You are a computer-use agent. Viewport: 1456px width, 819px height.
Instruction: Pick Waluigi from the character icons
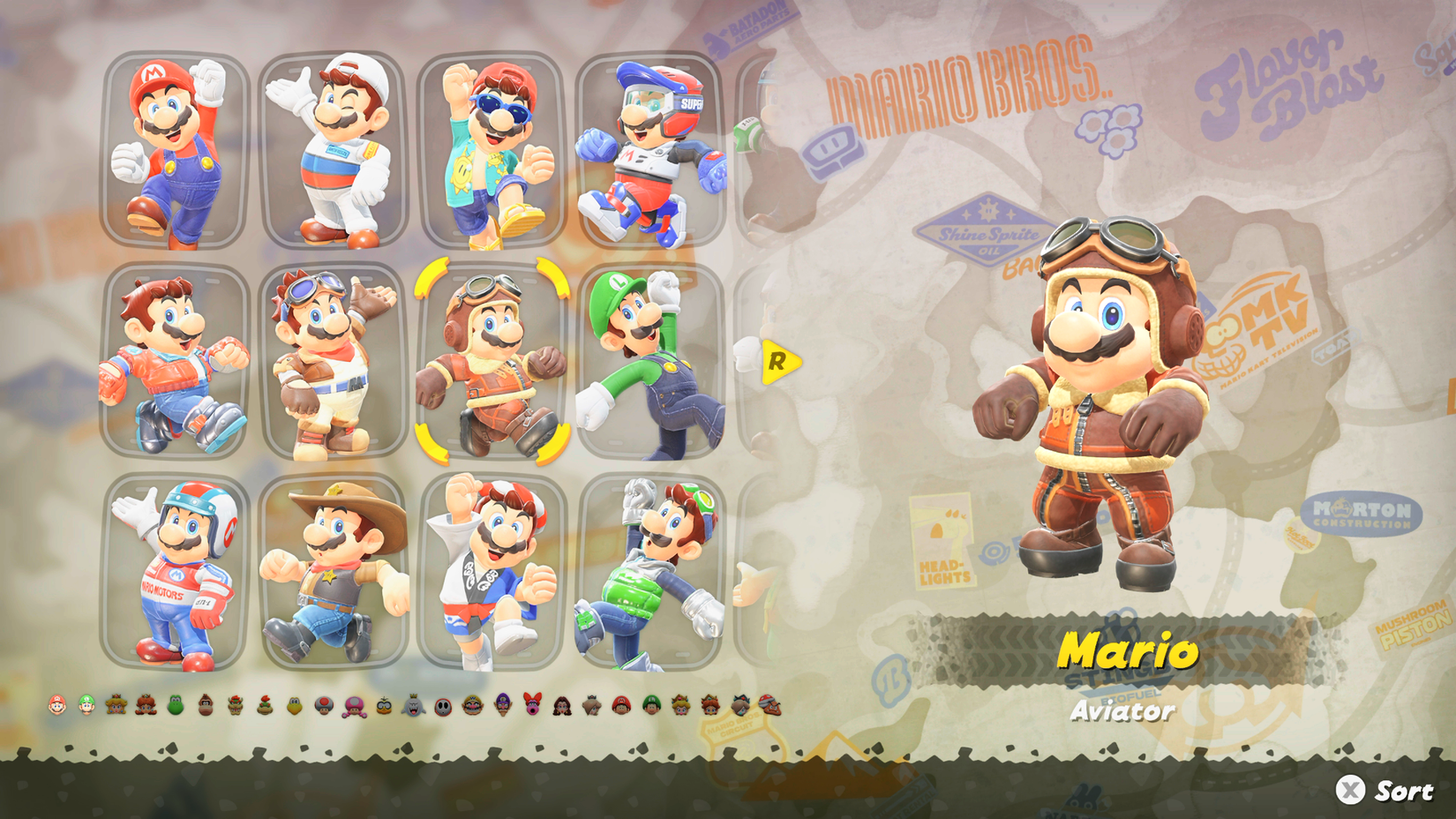(x=501, y=708)
